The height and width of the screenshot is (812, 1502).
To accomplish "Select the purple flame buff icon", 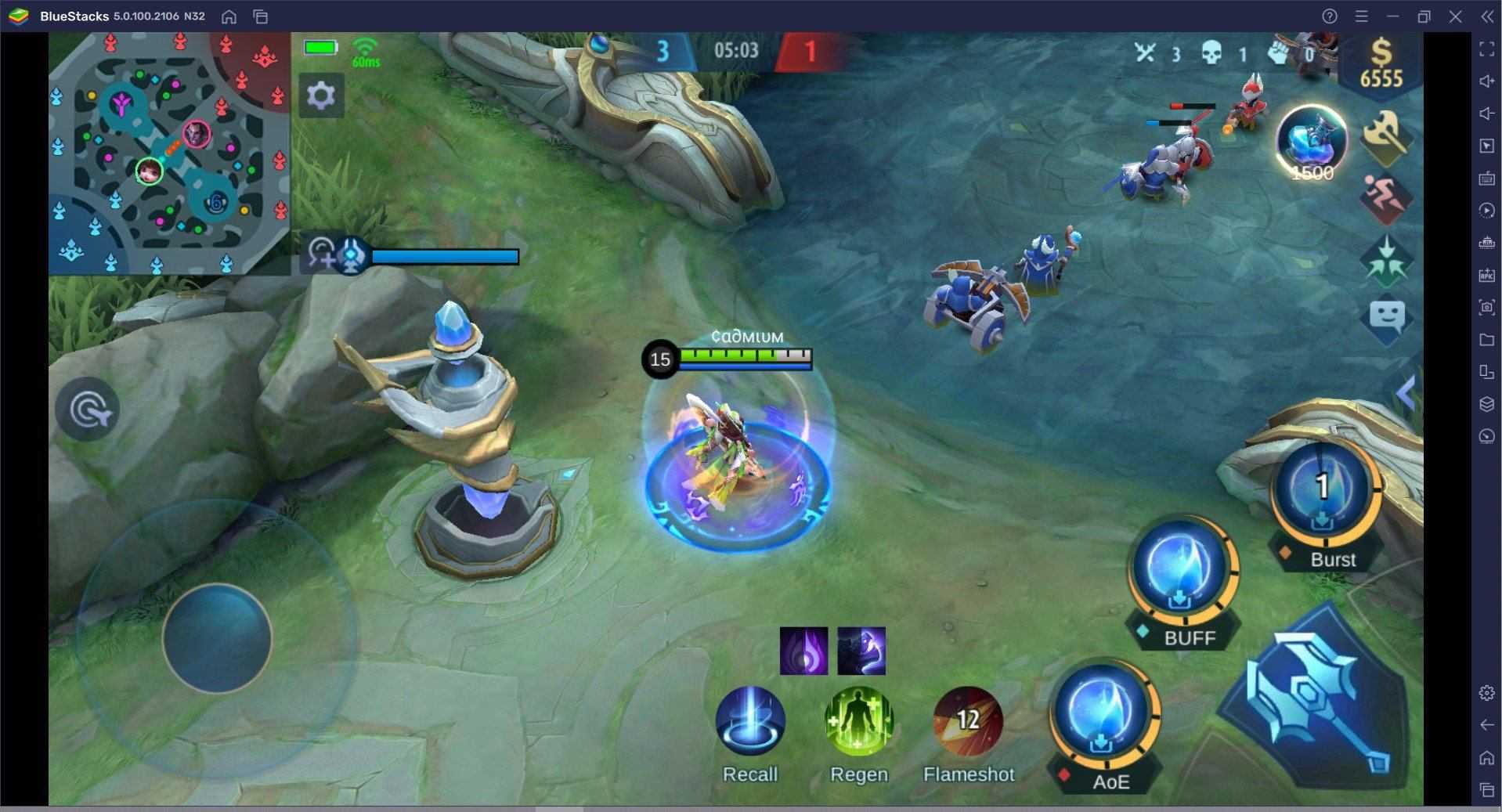I will (803, 651).
